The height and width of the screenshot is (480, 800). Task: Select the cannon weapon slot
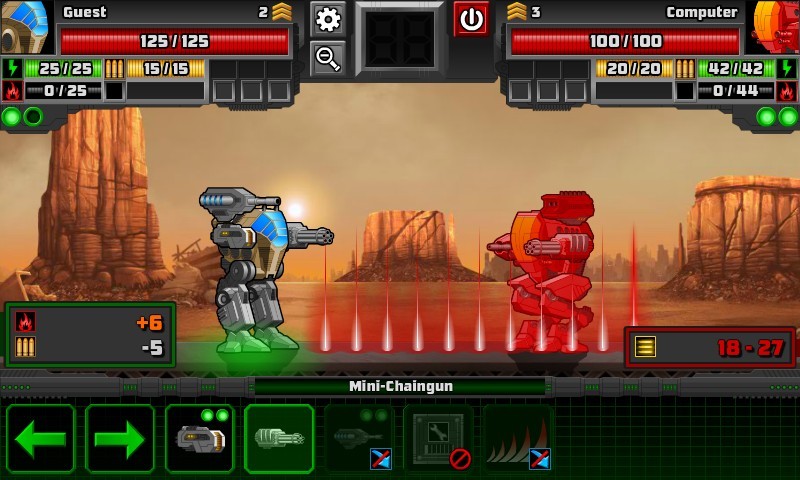point(199,438)
